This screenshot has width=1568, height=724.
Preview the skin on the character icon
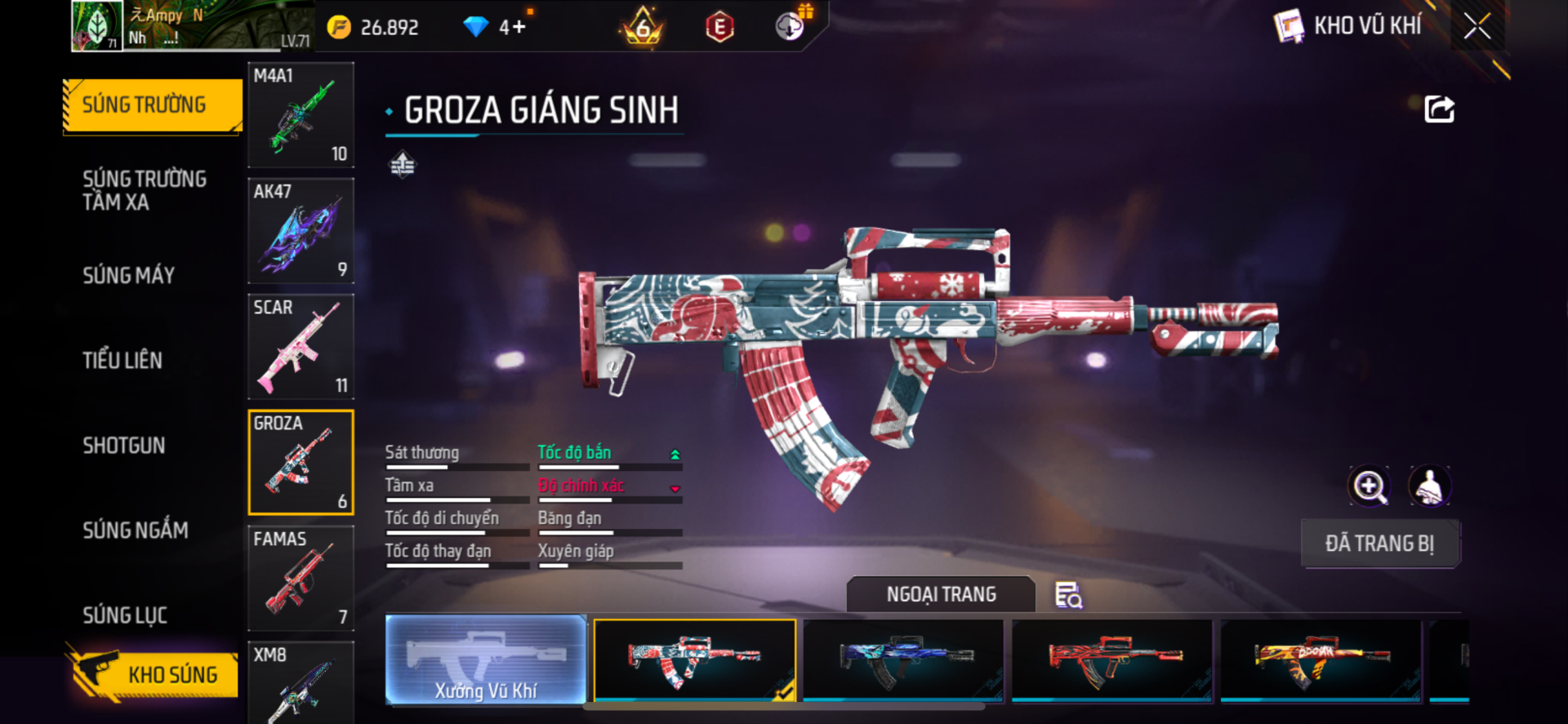1429,486
